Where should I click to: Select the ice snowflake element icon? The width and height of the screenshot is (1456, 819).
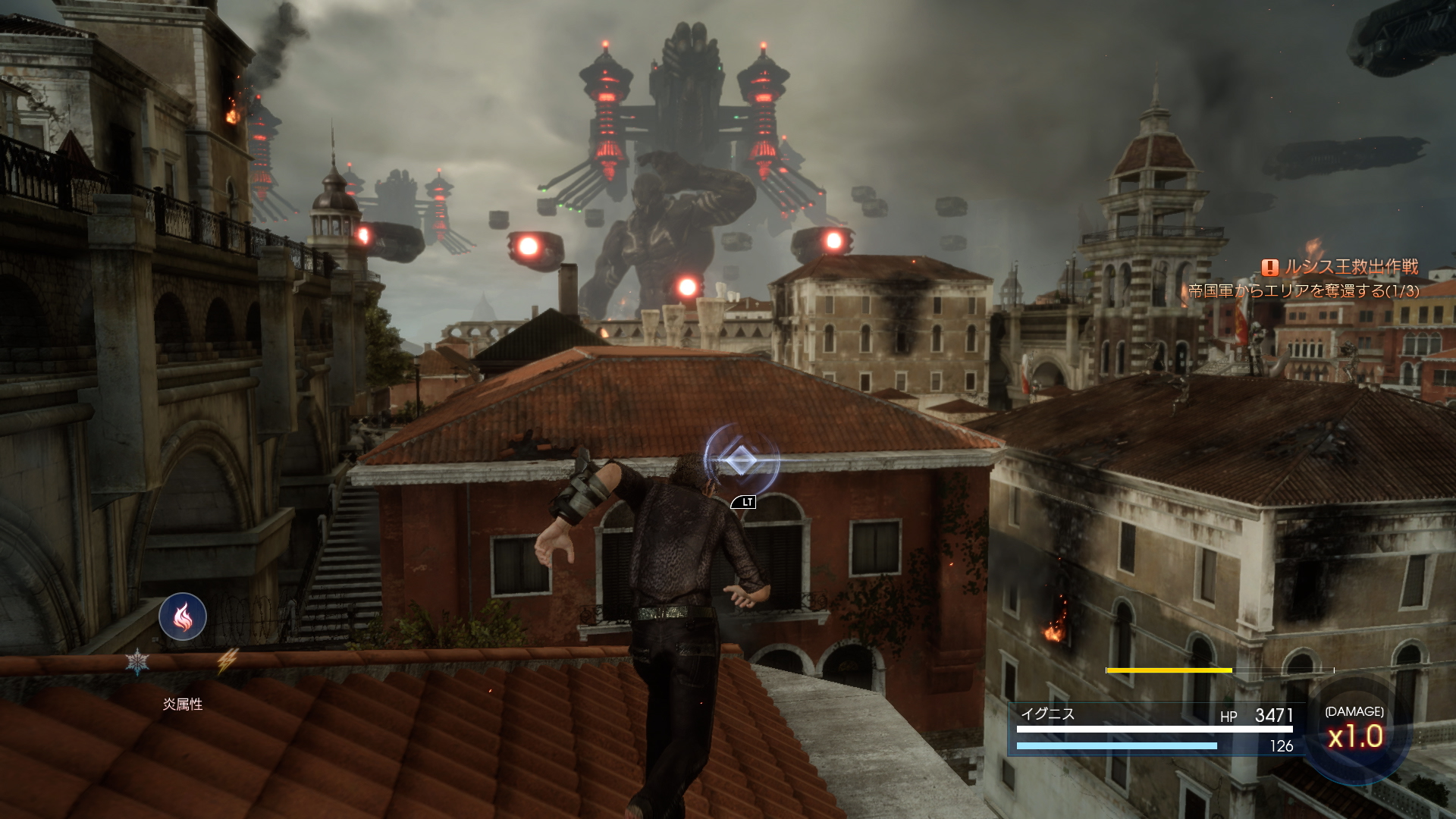(139, 661)
